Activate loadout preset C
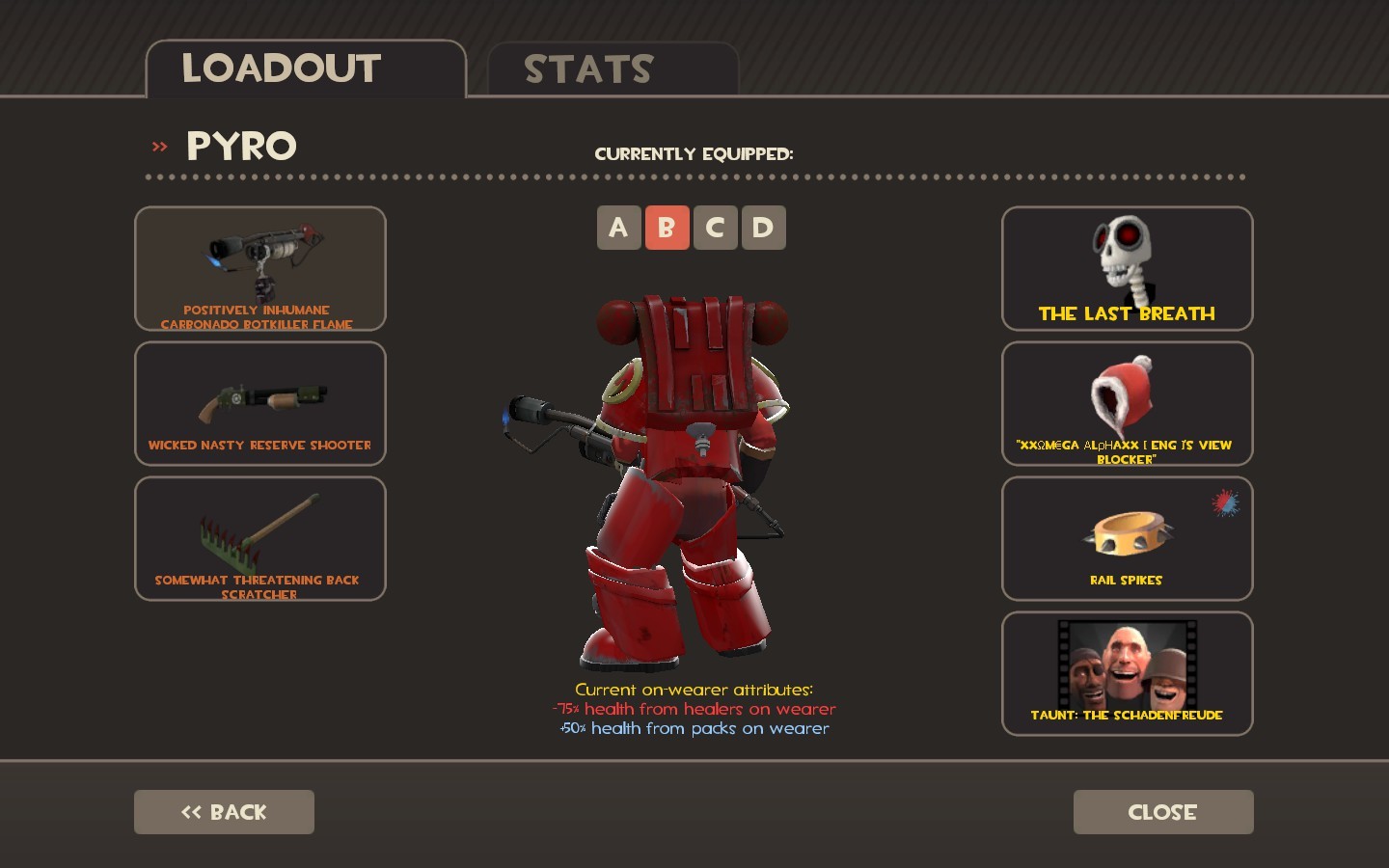Screen dimensions: 1389x868 tap(716, 228)
